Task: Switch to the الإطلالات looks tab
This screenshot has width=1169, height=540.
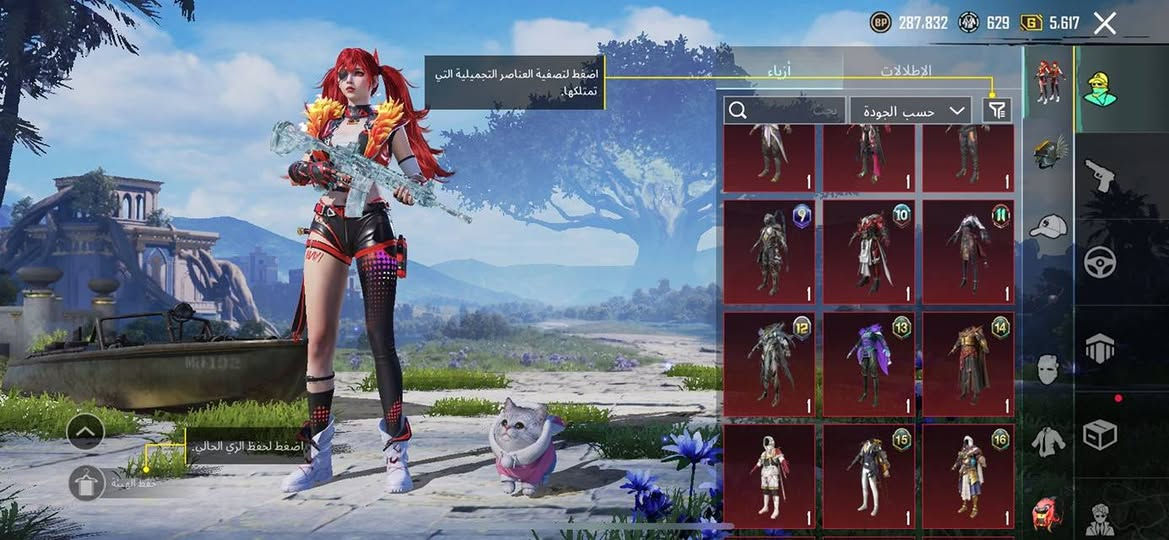Action: click(x=905, y=71)
